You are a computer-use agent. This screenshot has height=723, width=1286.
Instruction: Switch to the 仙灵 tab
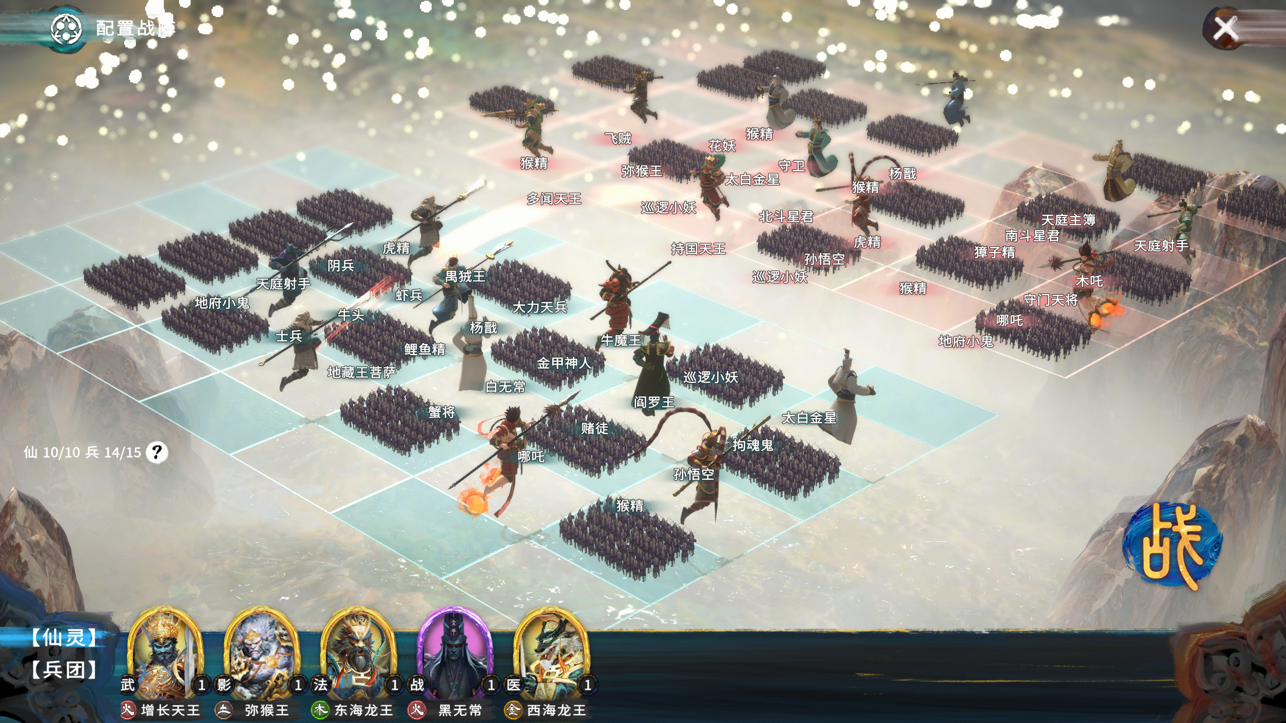tap(64, 637)
